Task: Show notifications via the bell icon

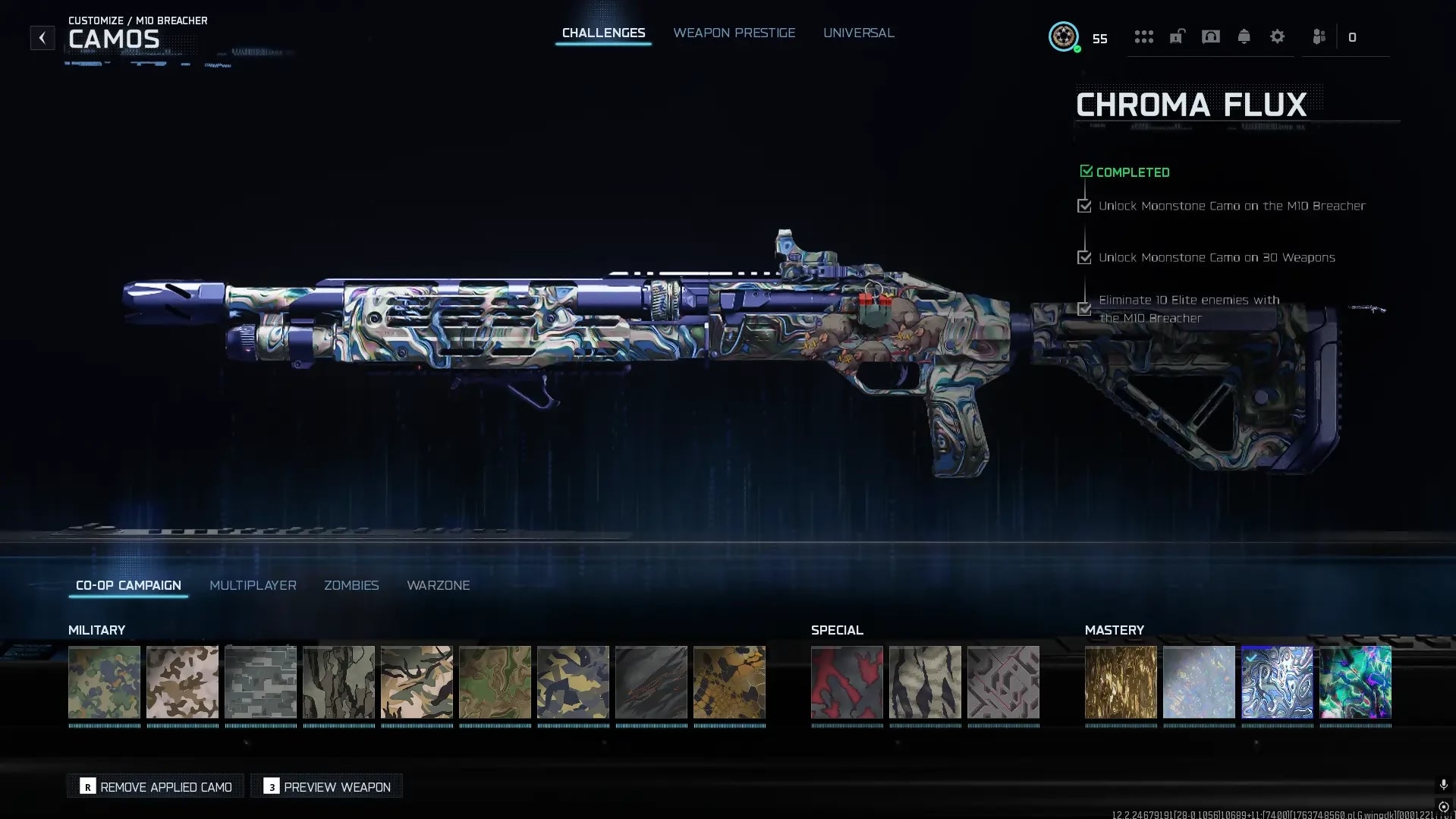Action: 1244,36
